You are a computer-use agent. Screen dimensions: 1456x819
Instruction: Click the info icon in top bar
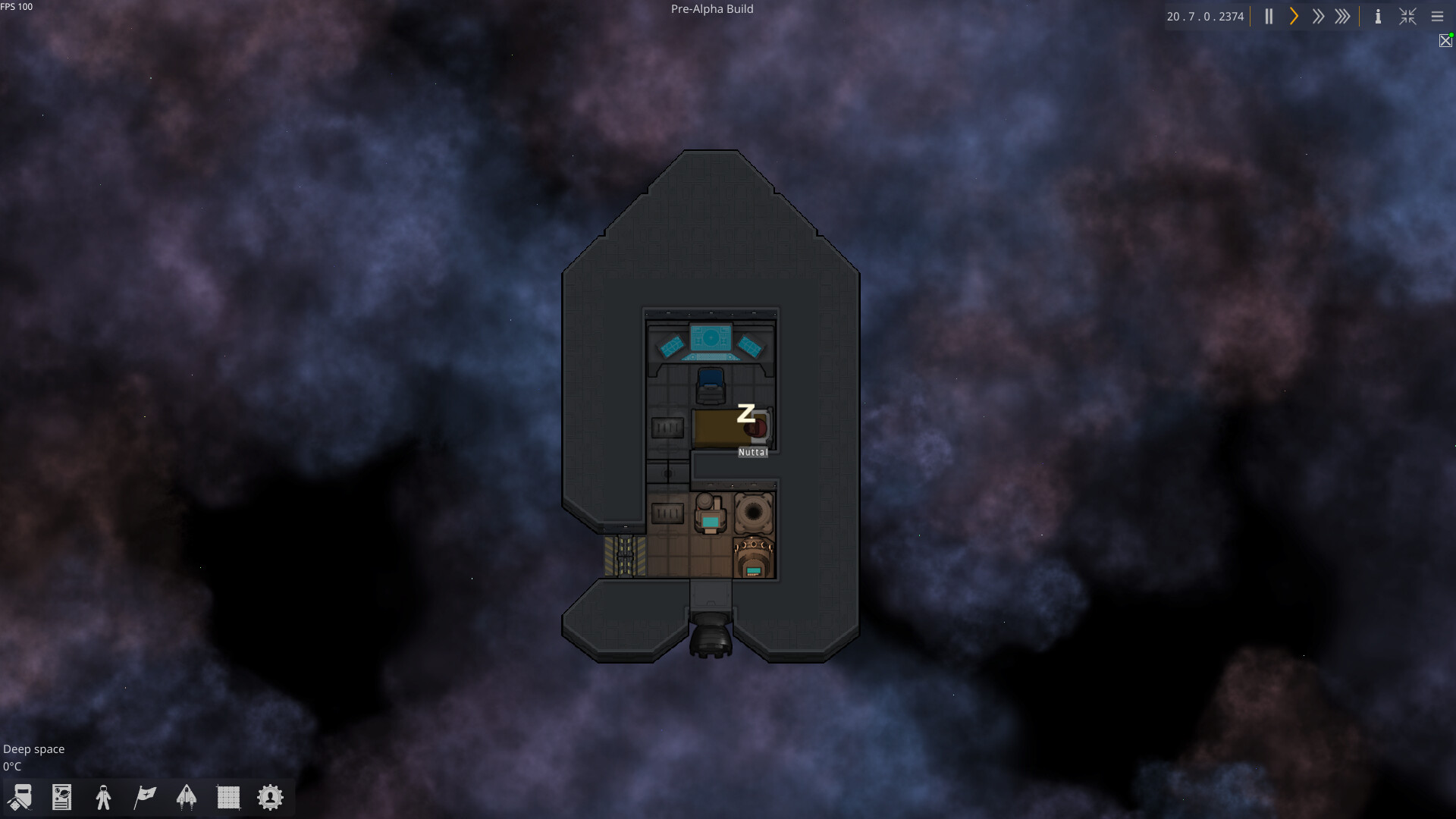coord(1377,16)
